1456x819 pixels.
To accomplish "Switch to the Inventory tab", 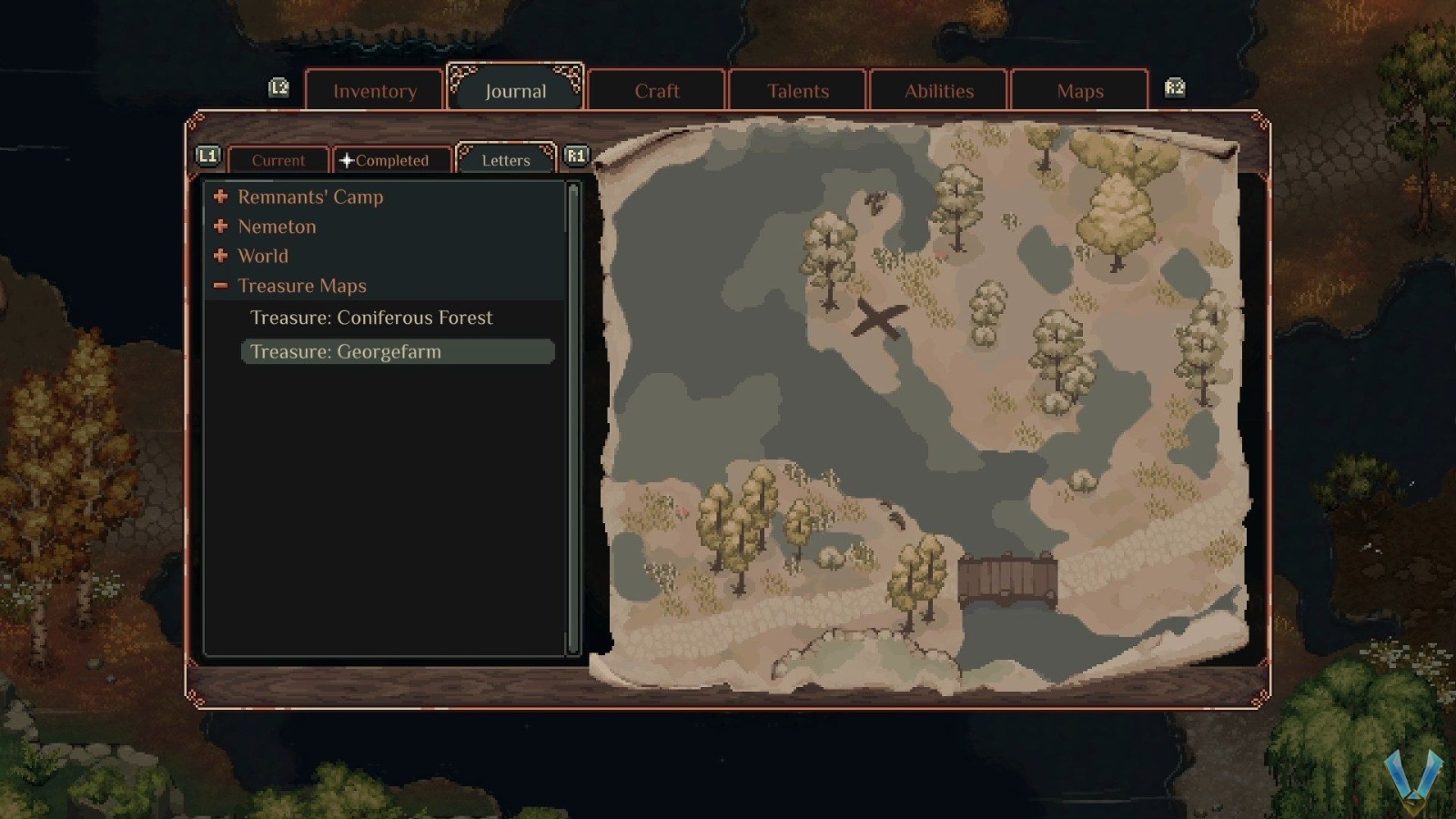I will click(374, 91).
